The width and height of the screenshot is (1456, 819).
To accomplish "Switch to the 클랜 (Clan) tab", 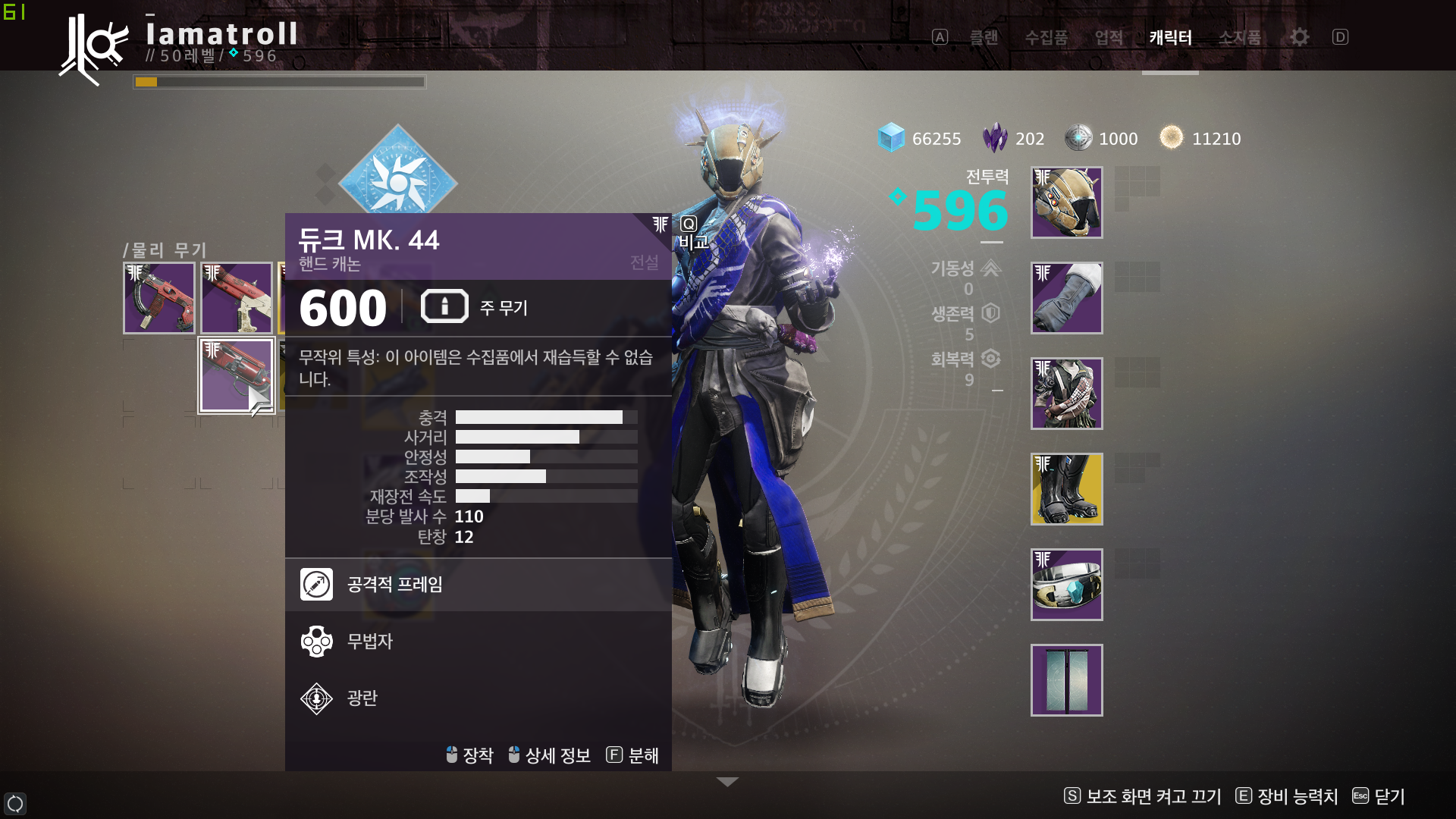I will point(984,37).
